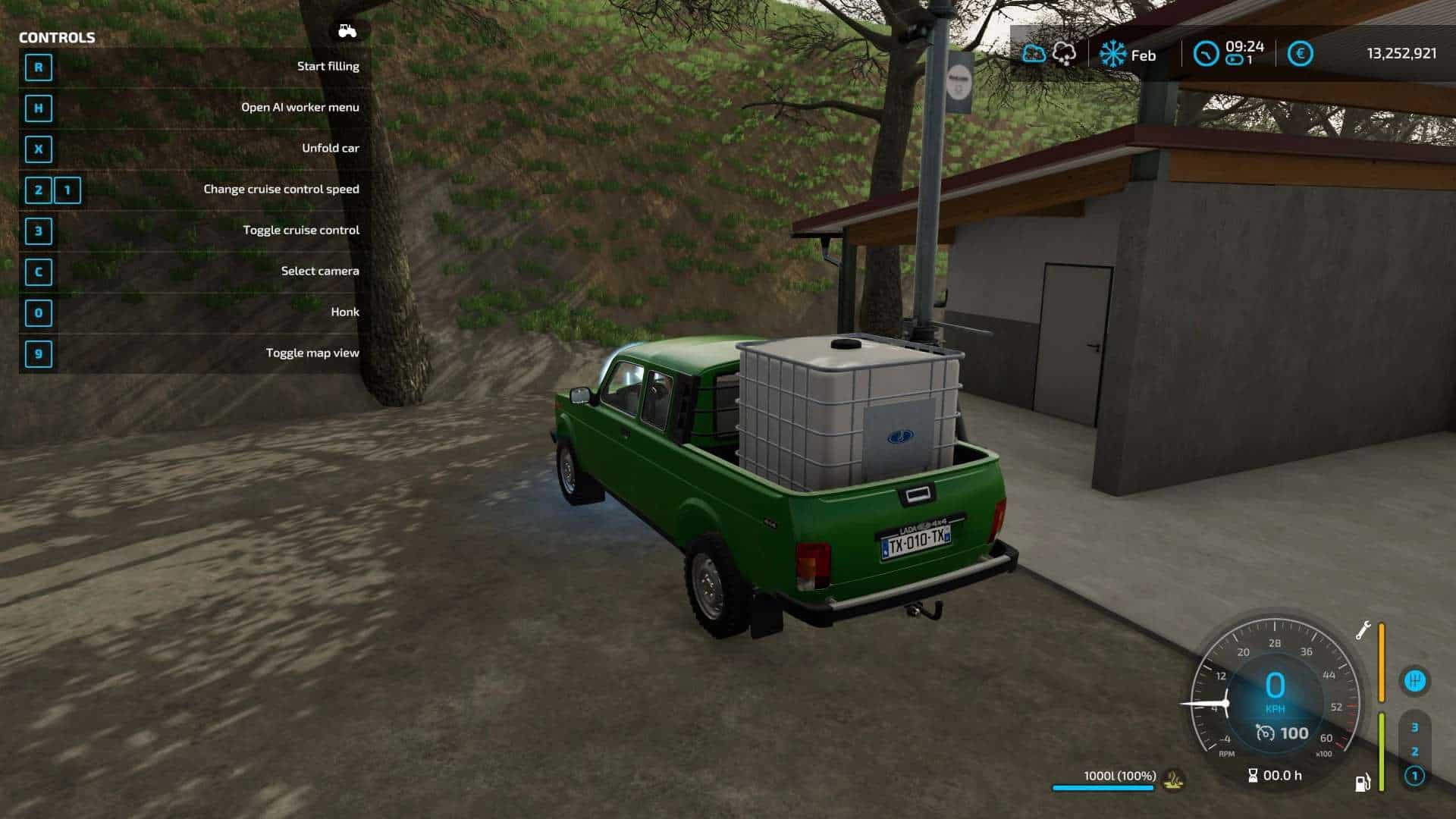
Task: Click the cruise control speed icon
Action: click(1266, 733)
